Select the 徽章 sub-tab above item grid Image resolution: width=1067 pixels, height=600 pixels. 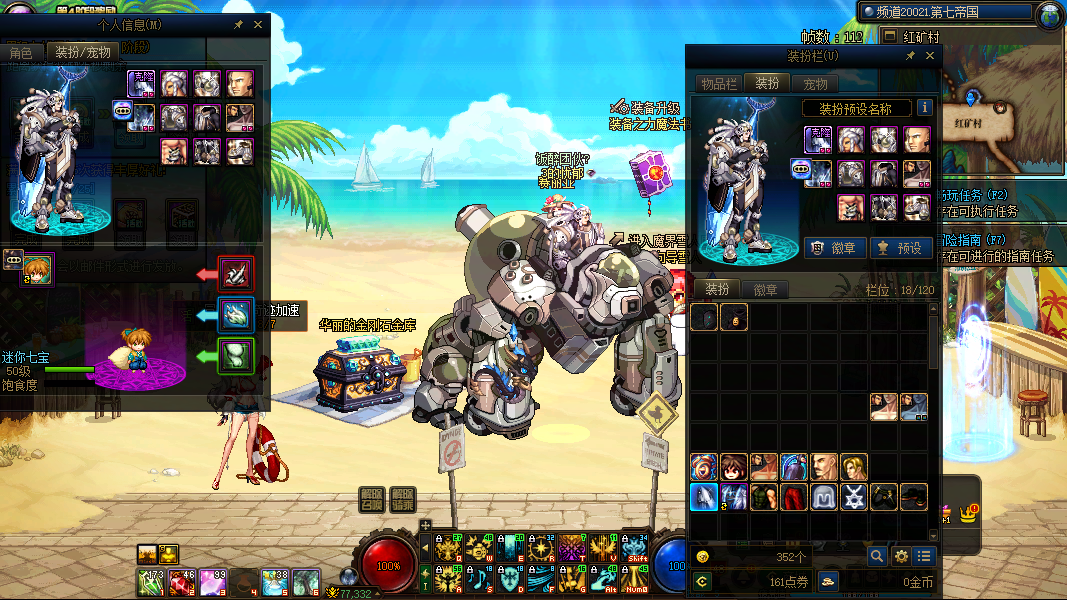point(765,290)
